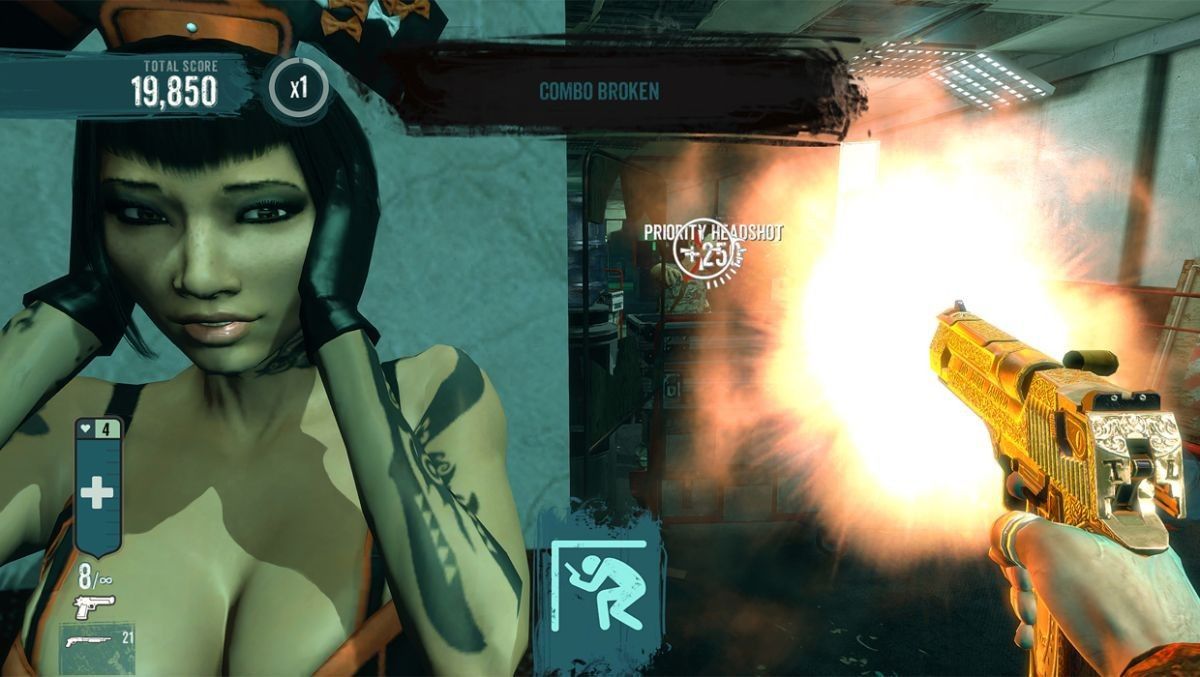The image size is (1200, 677).
Task: Choose the pistol weapon icon
Action: 94,606
